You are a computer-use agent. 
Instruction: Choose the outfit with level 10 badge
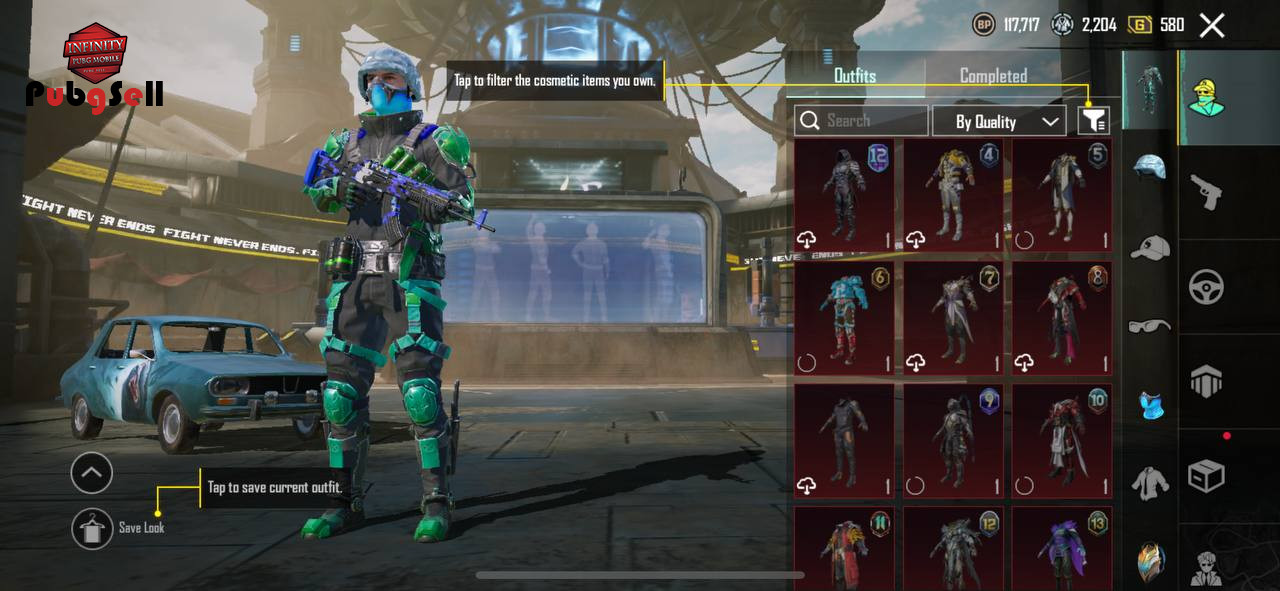point(1062,441)
